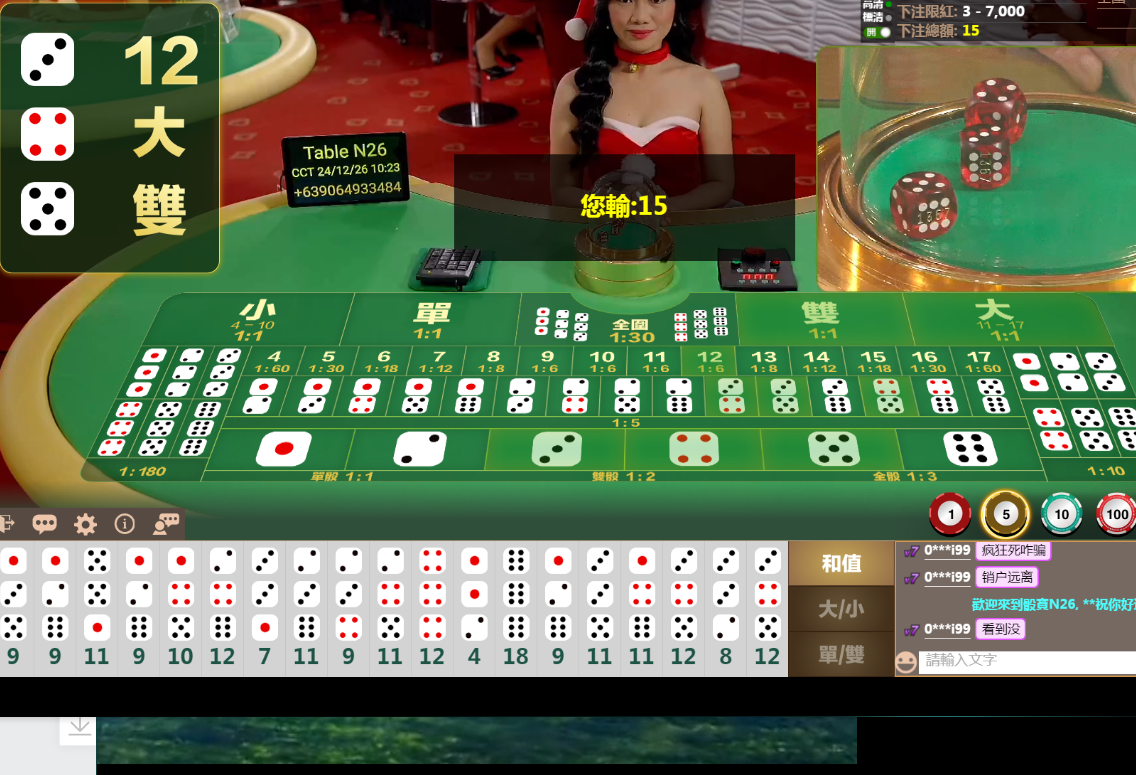The image size is (1136, 775).
Task: Place a bet on 雙 (Even)
Action: pos(820,319)
